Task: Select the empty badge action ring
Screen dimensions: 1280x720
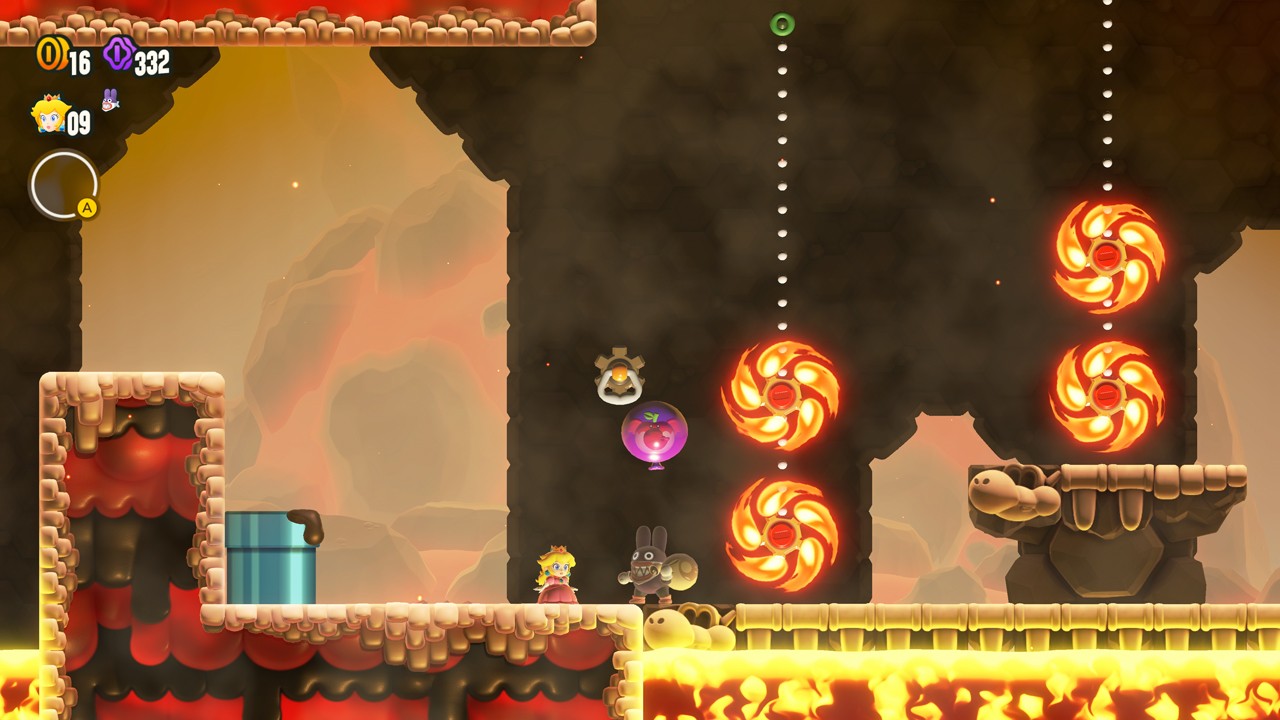Action: [64, 185]
